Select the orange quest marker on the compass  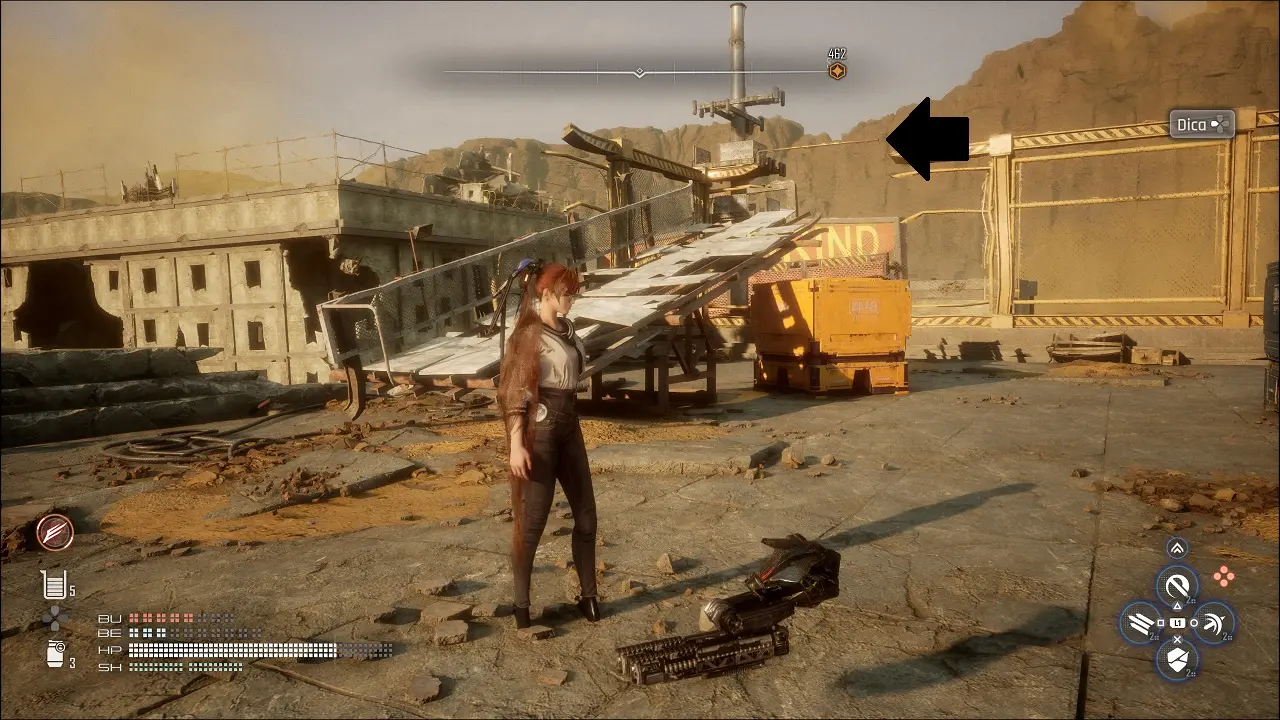click(x=837, y=71)
